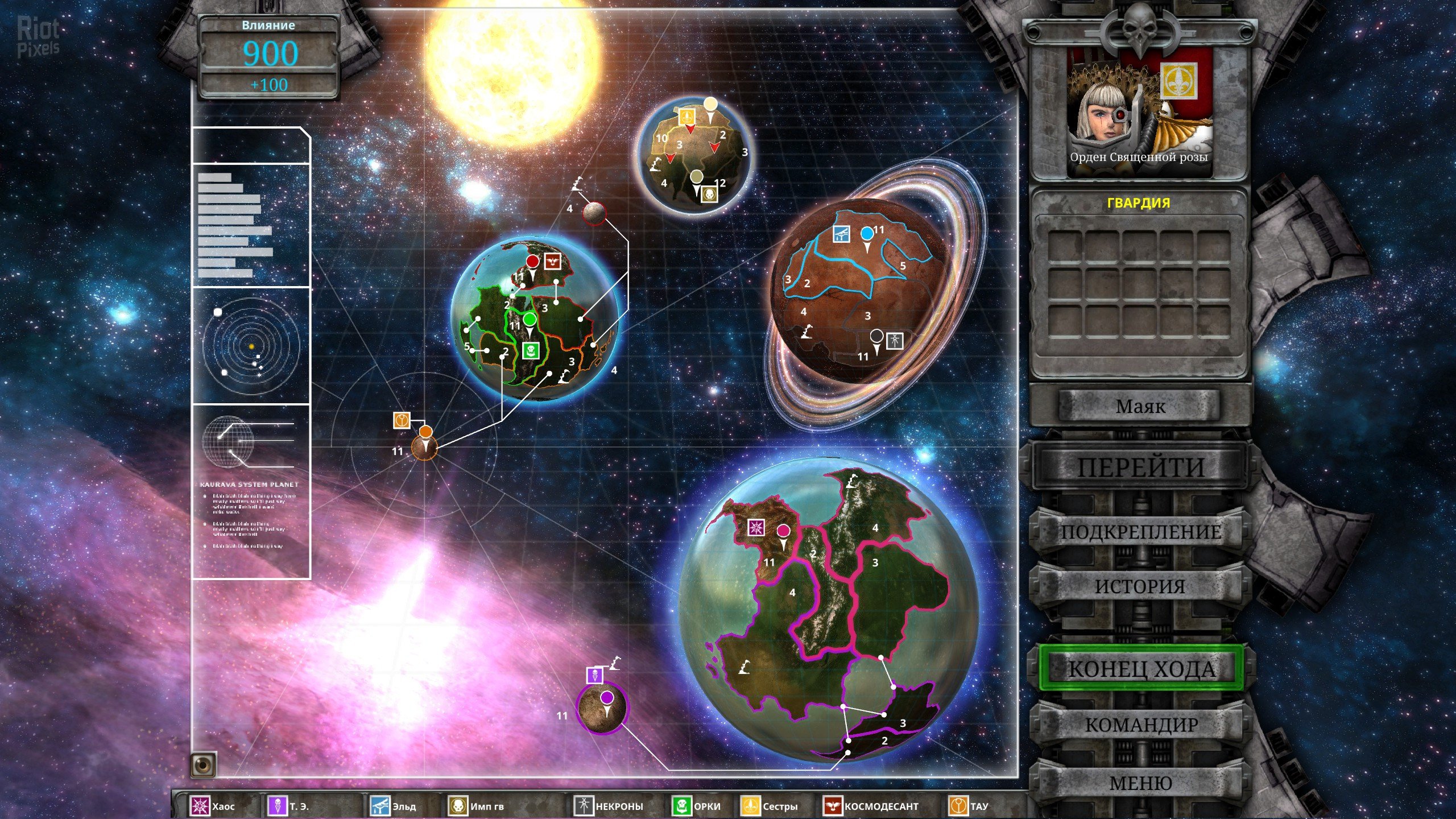
Task: Select the КОМАНДИР commander button
Action: [1141, 725]
